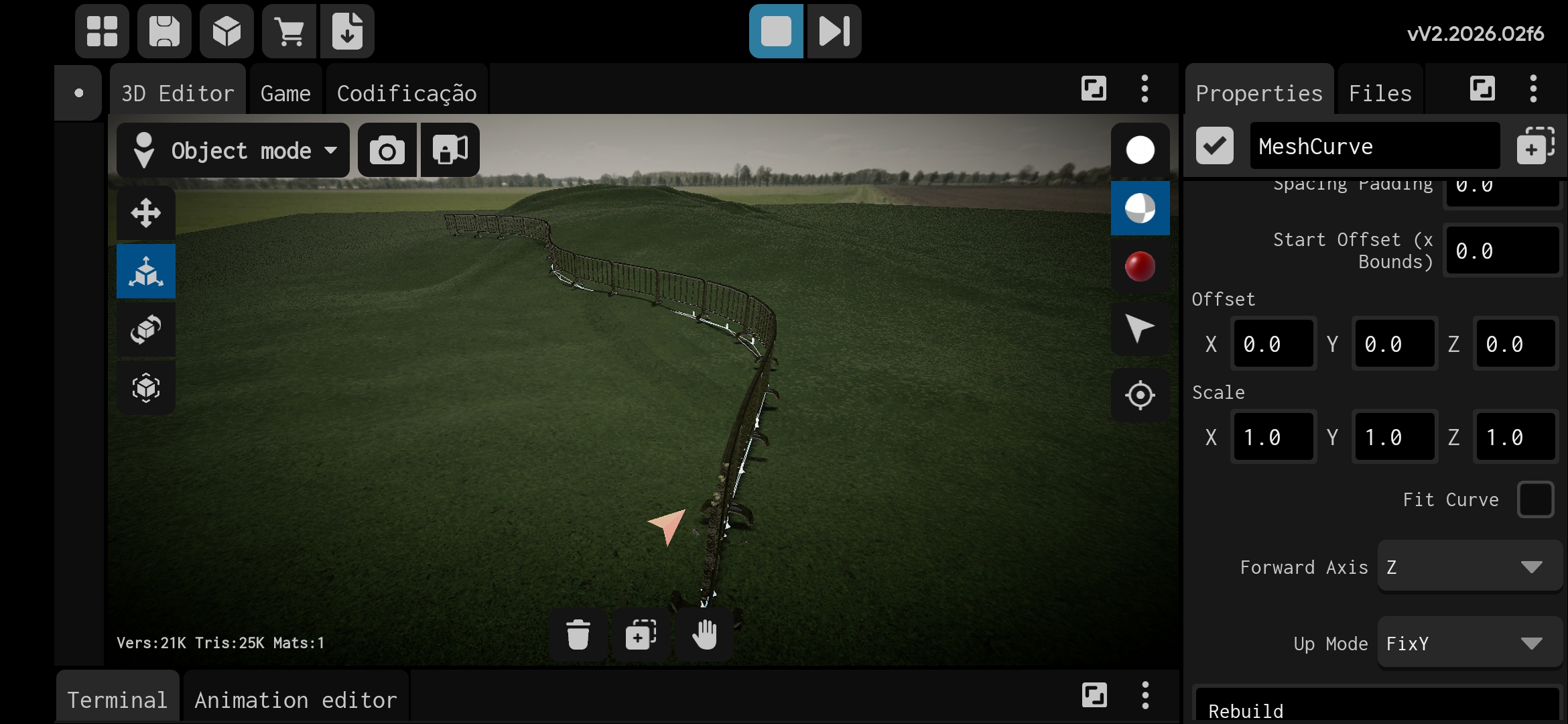Delete selection using the trash icon
The height and width of the screenshot is (724, 1568).
click(578, 633)
